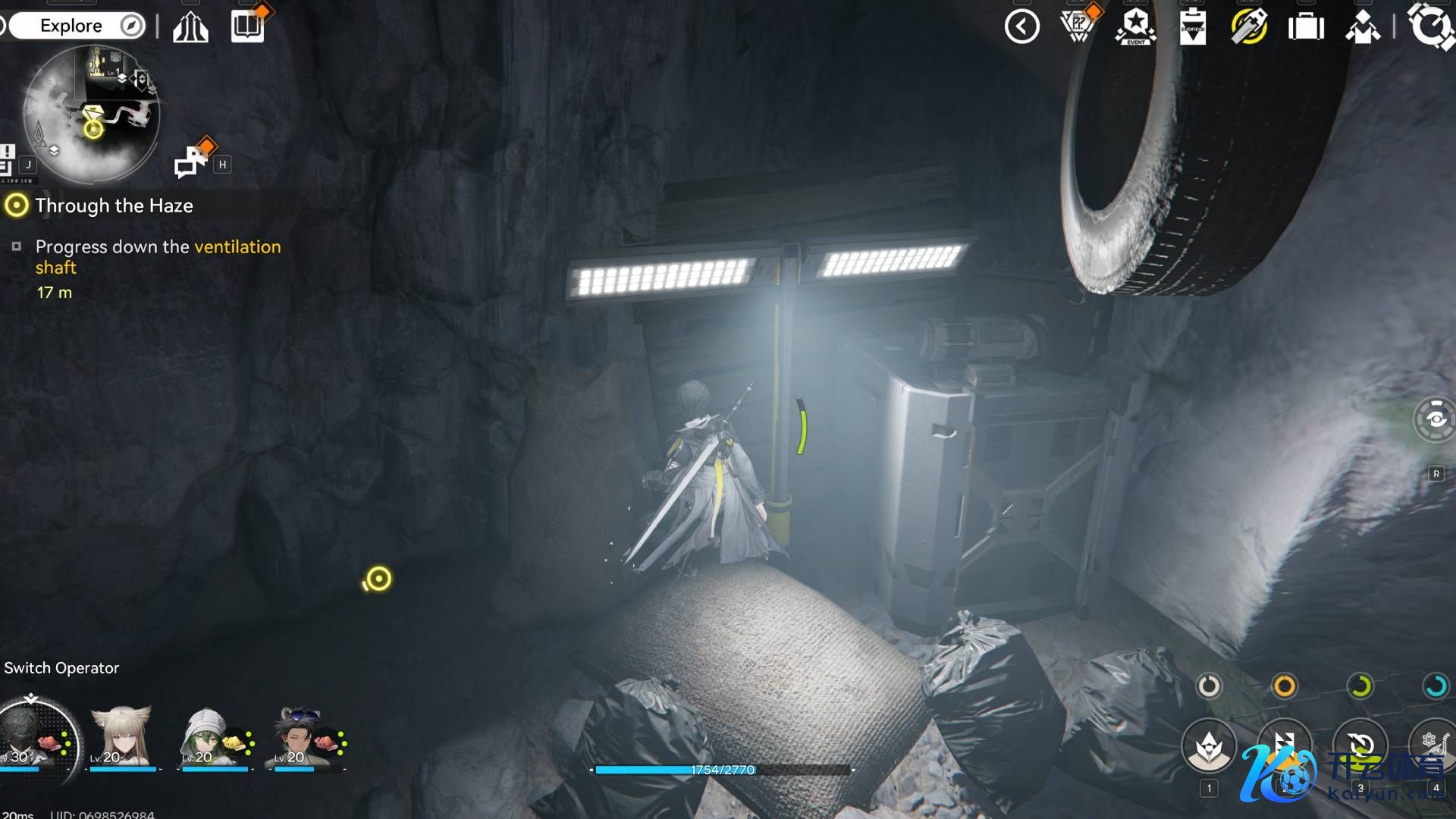The width and height of the screenshot is (1456, 819).
Task: Open the triangular emblem icon with orange badge
Action: click(1078, 26)
